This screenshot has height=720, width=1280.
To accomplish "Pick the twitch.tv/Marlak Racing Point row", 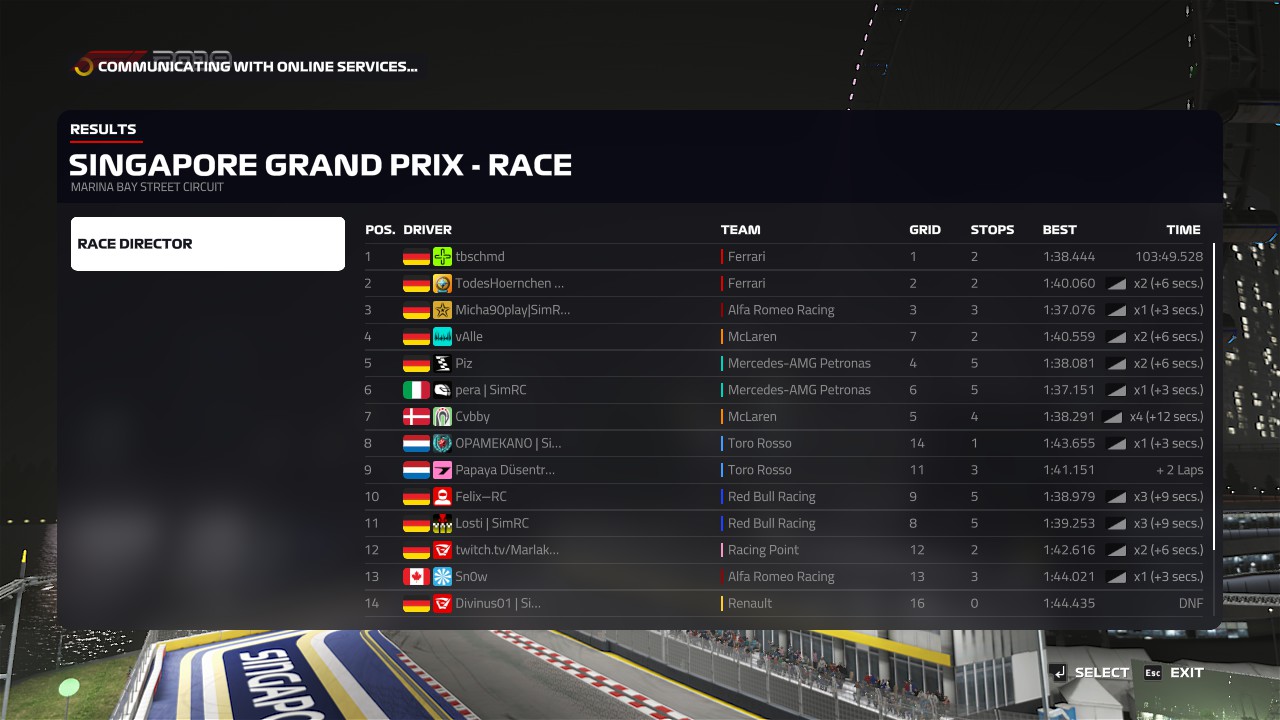I will [783, 550].
